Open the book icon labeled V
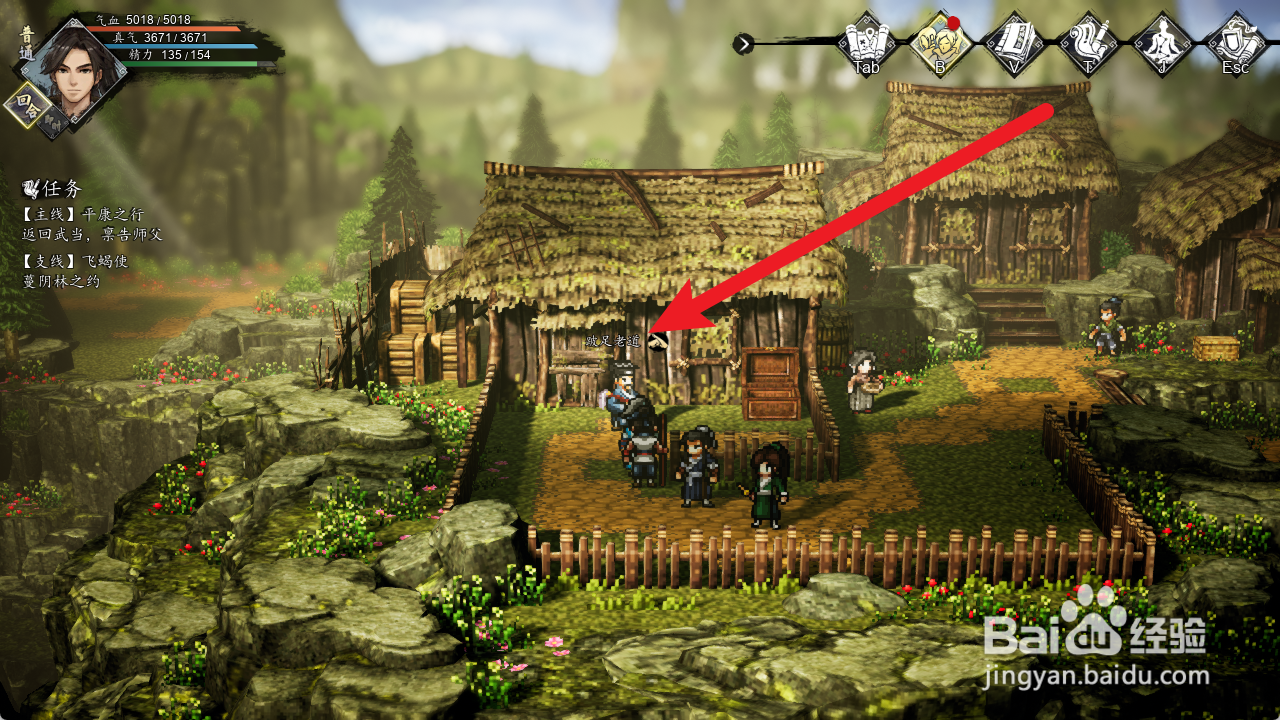1280x720 pixels. tap(1013, 42)
